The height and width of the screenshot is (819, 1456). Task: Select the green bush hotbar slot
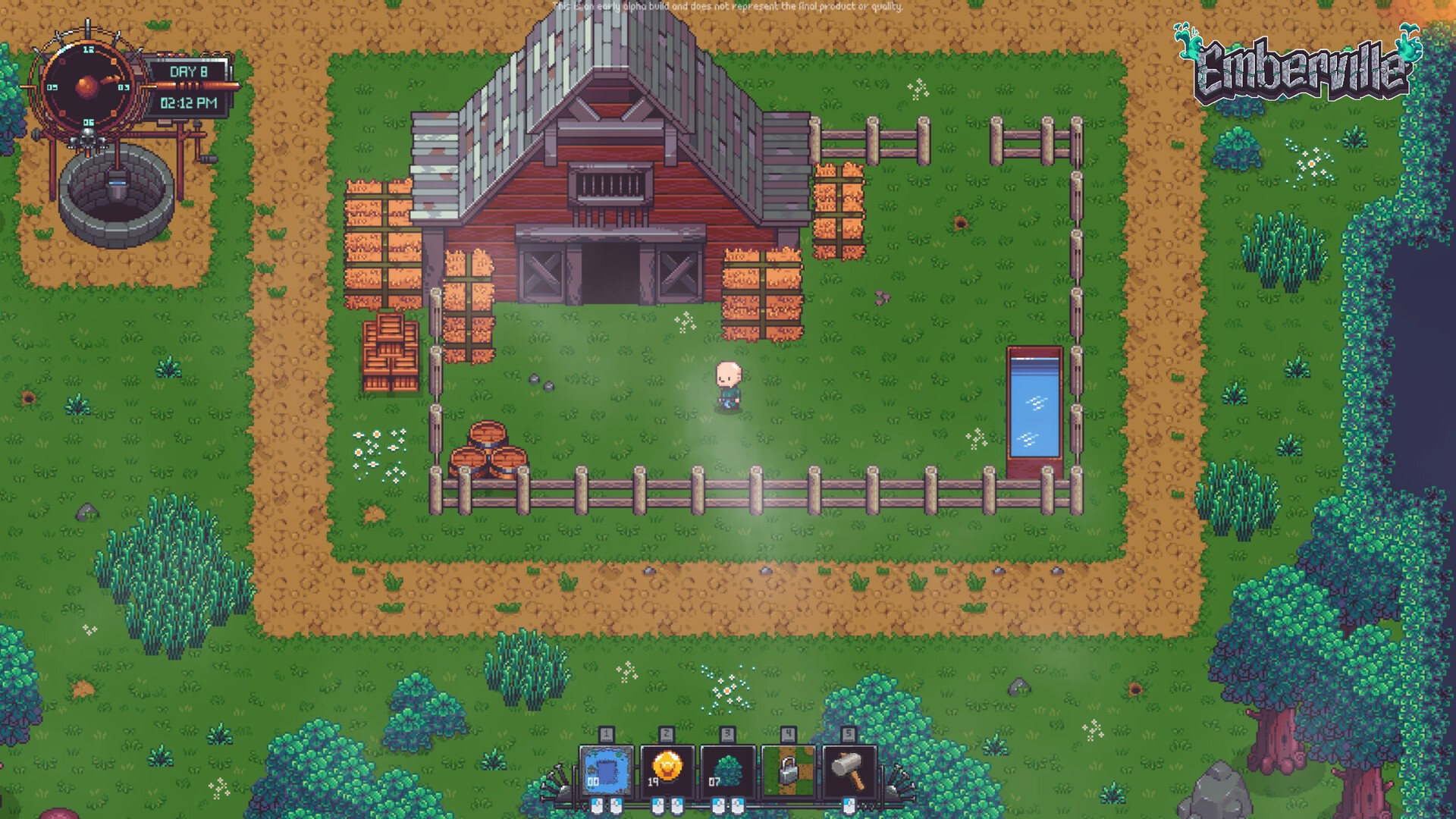727,771
